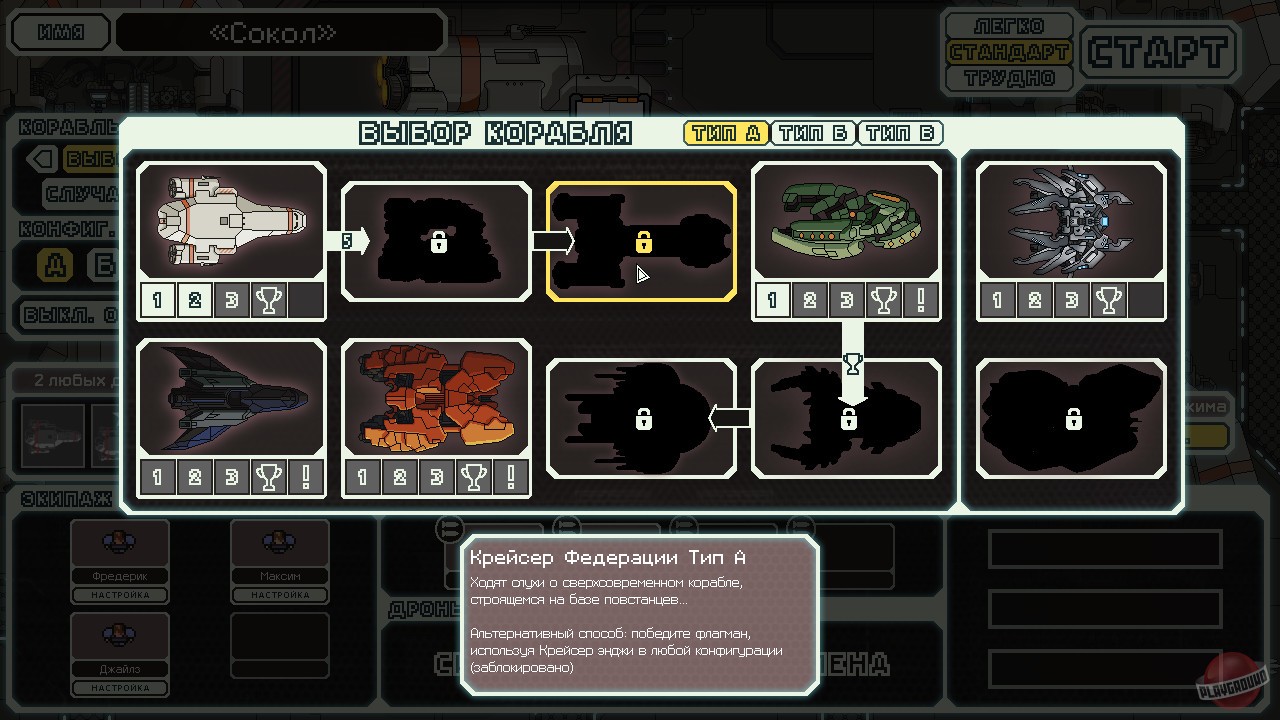1280x720 pixels.
Task: Click the crew portrait of Фредерик
Action: 118,543
